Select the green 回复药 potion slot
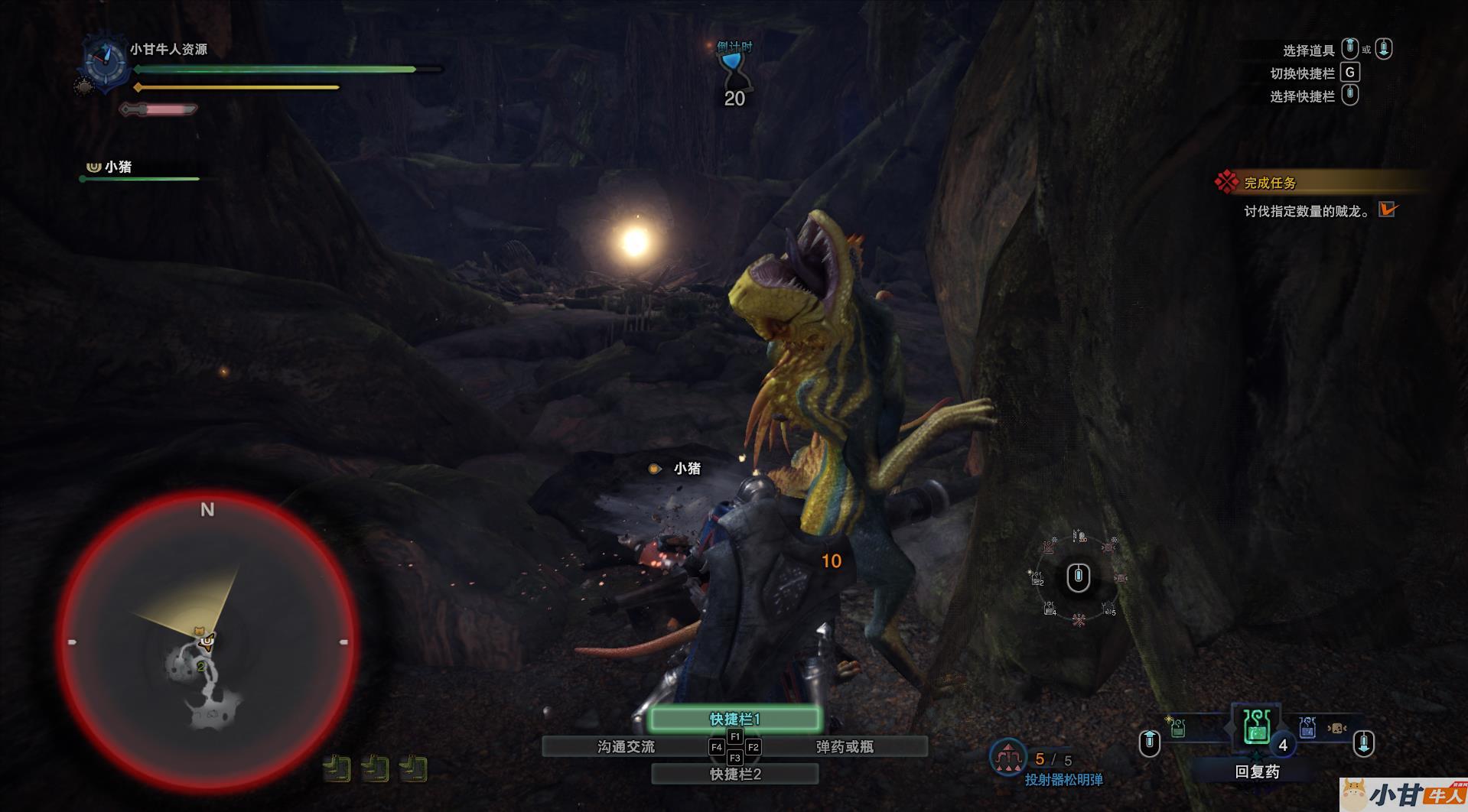 pos(1255,726)
